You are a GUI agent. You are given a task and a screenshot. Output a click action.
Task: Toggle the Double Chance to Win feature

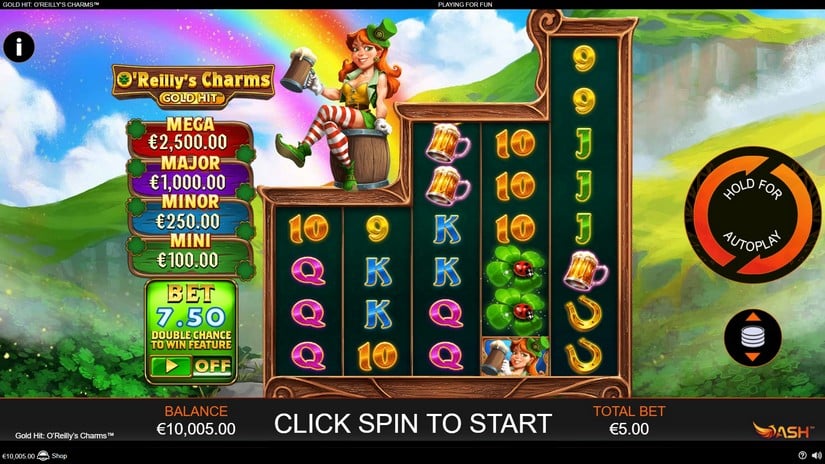pyautogui.click(x=189, y=366)
